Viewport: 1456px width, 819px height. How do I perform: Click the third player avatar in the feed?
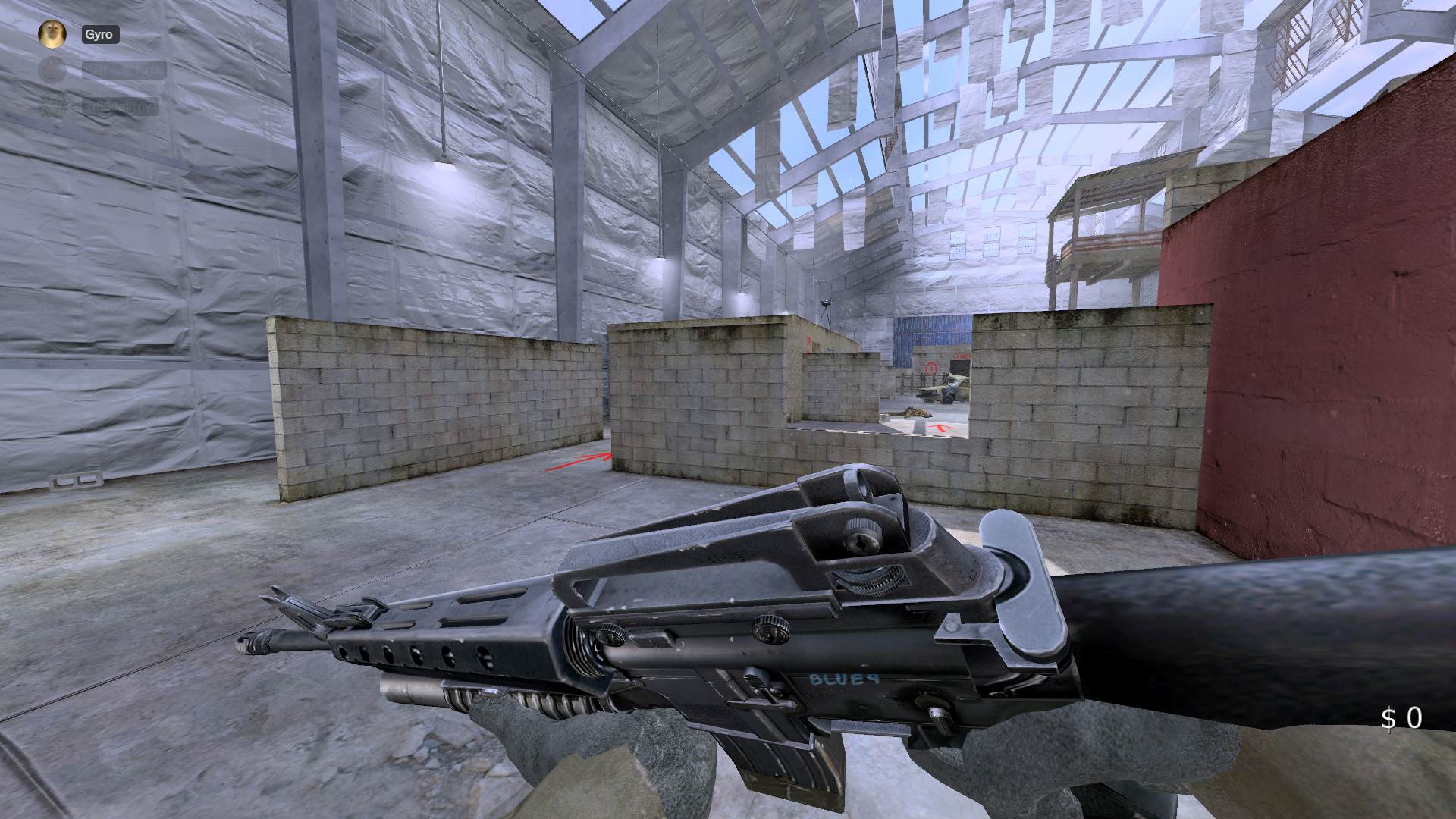tap(52, 107)
